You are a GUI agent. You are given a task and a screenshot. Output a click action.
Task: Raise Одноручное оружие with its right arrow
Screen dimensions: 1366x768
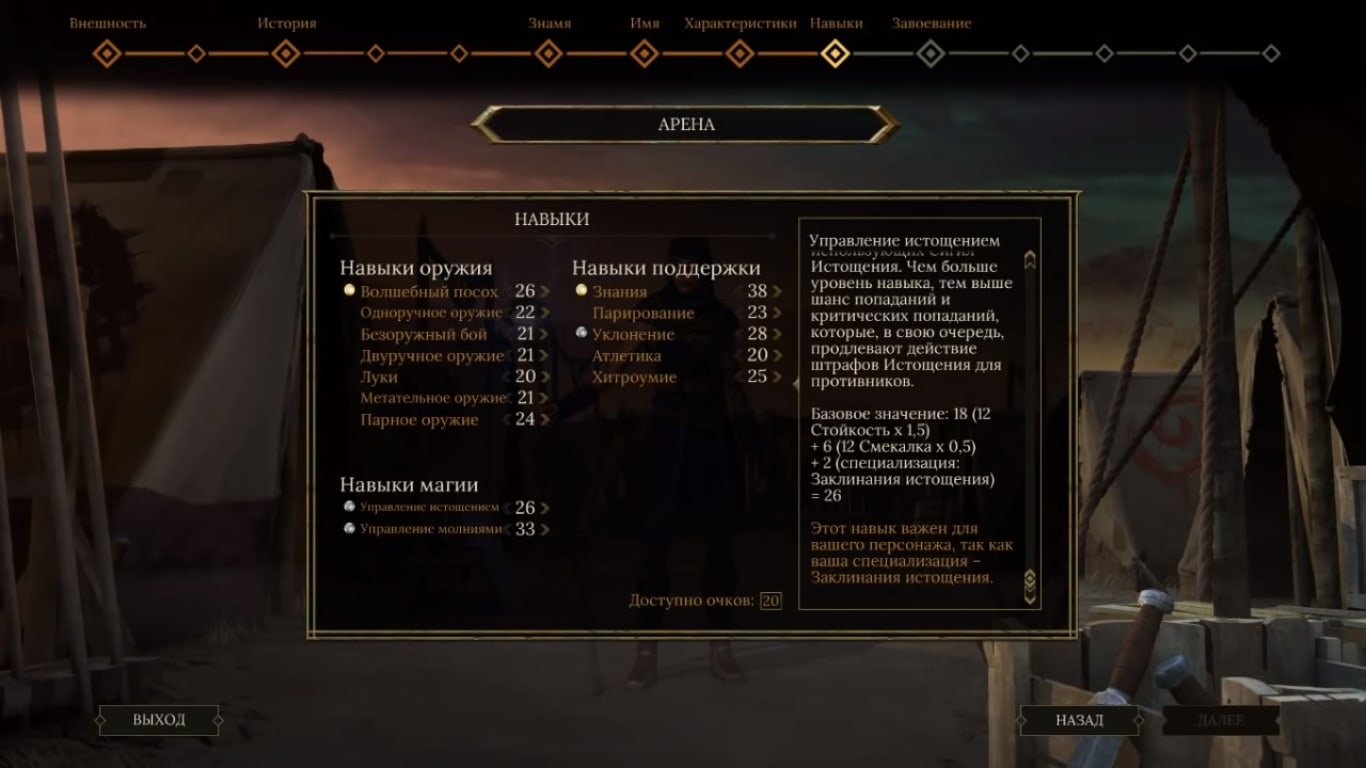tap(546, 313)
